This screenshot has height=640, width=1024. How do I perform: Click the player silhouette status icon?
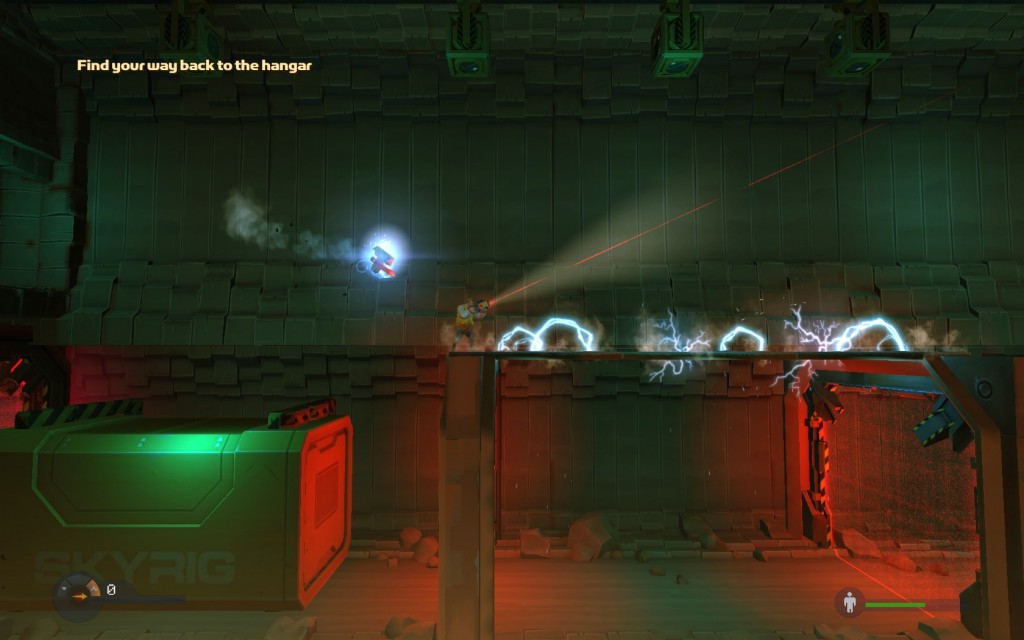[850, 603]
